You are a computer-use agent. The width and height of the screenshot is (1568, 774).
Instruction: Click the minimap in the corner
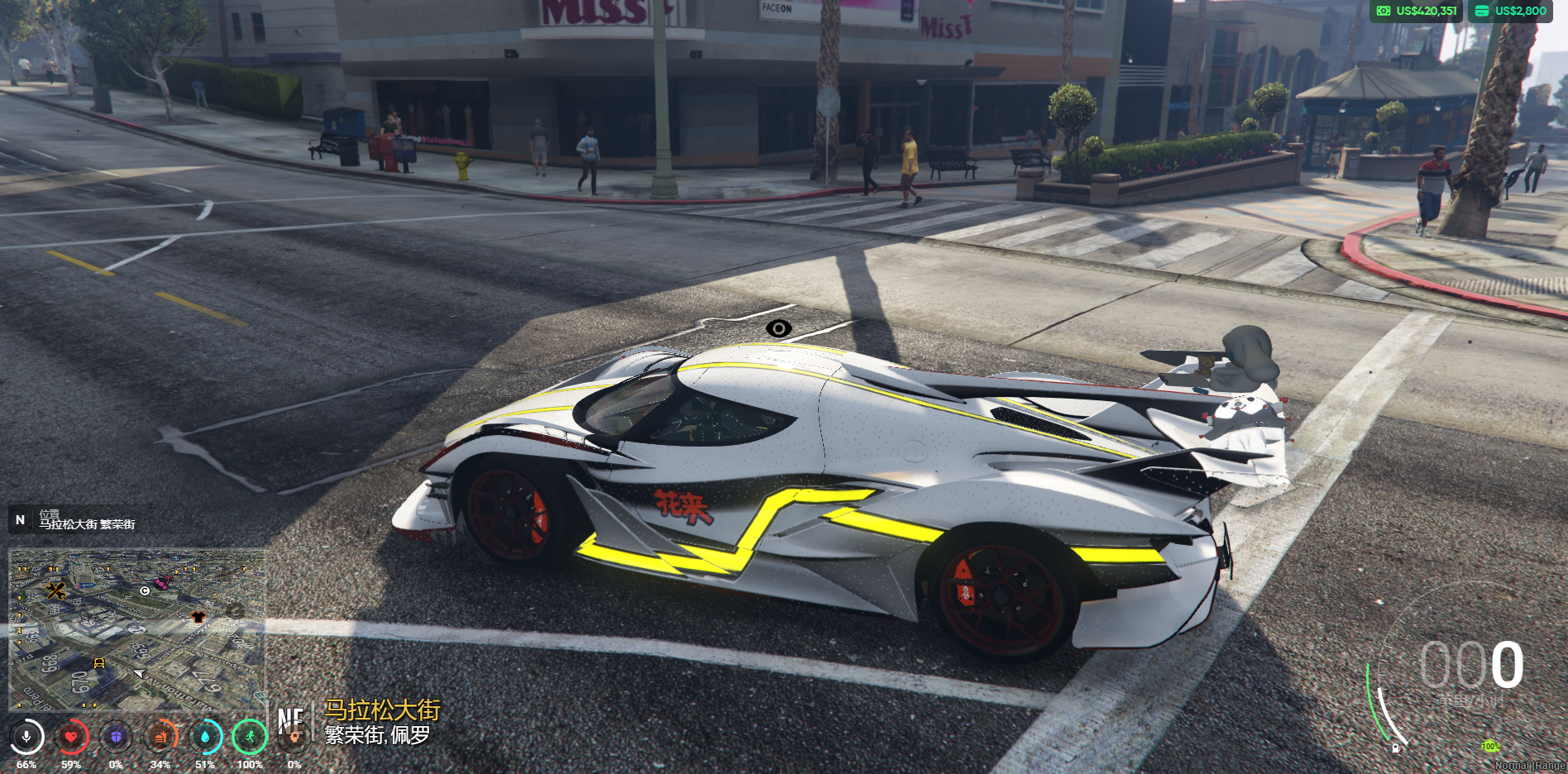(x=137, y=630)
